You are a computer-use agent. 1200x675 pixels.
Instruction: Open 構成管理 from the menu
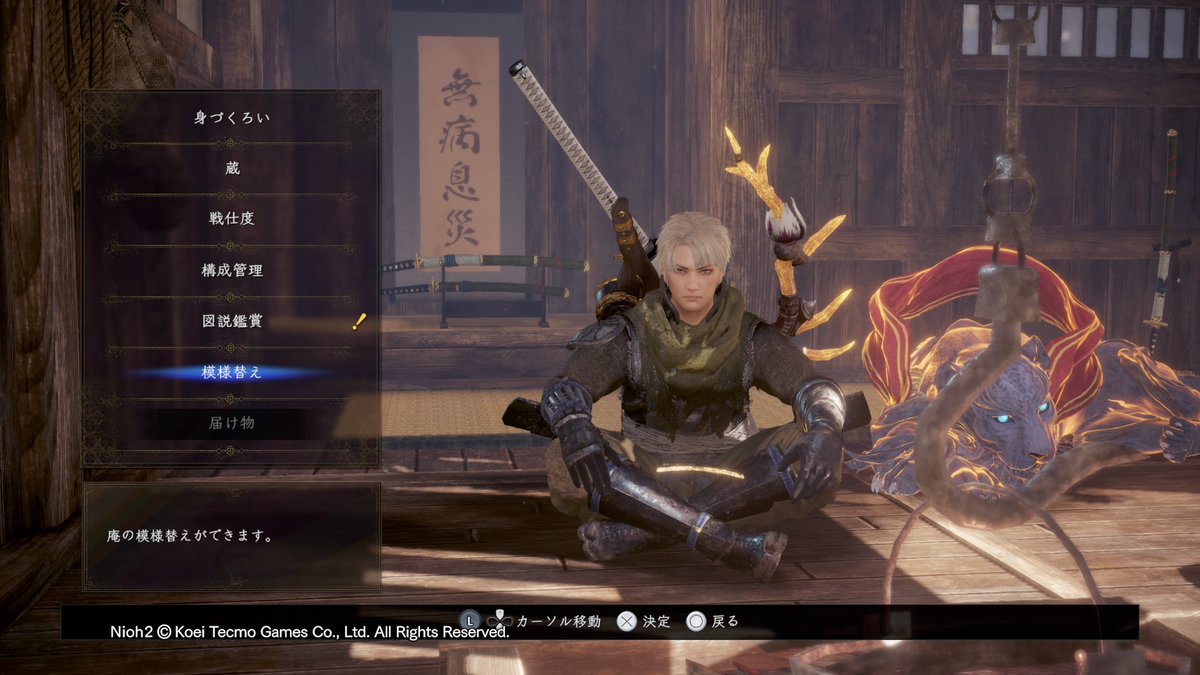[x=231, y=270]
